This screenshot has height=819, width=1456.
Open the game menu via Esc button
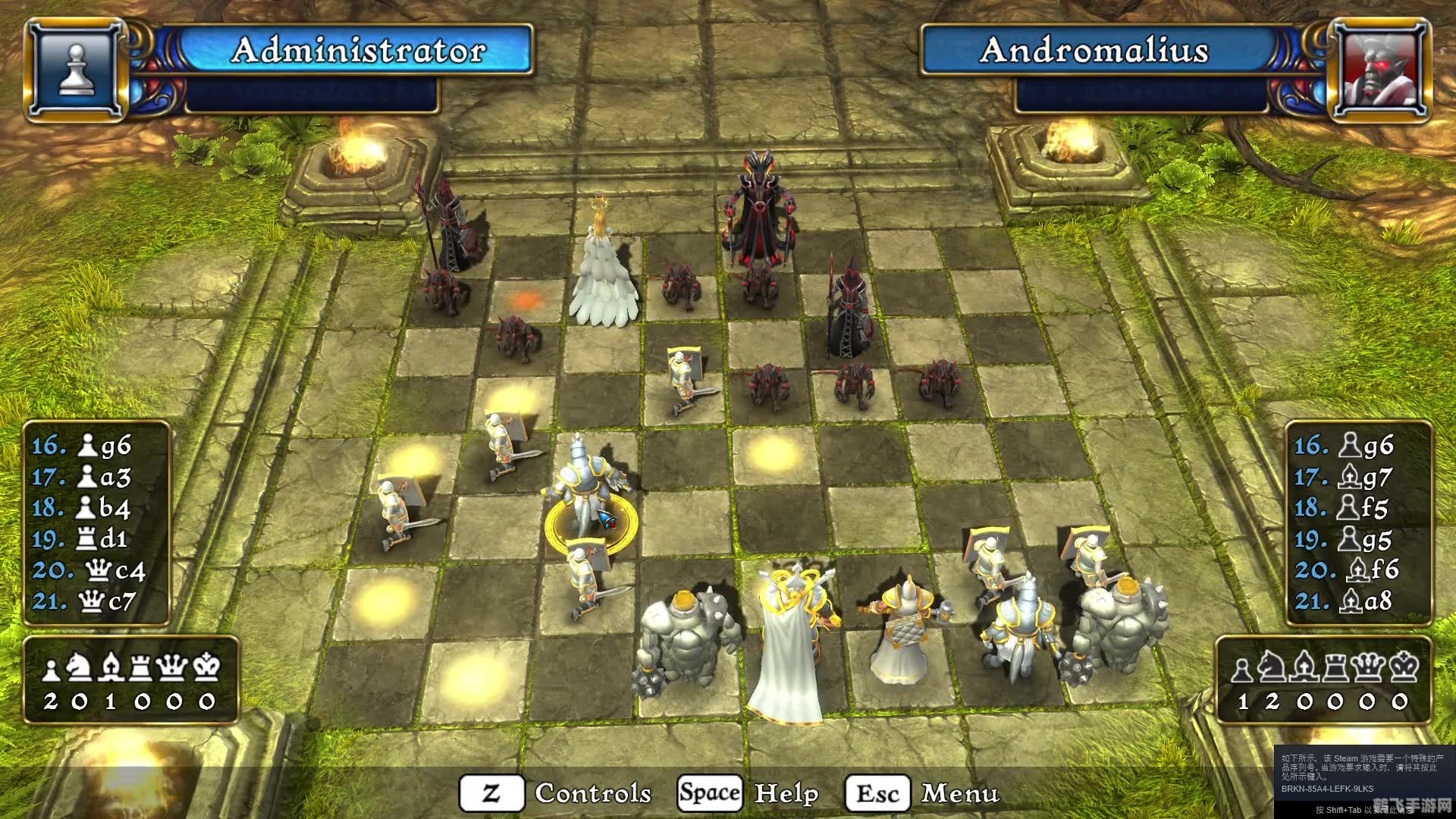pos(875,793)
